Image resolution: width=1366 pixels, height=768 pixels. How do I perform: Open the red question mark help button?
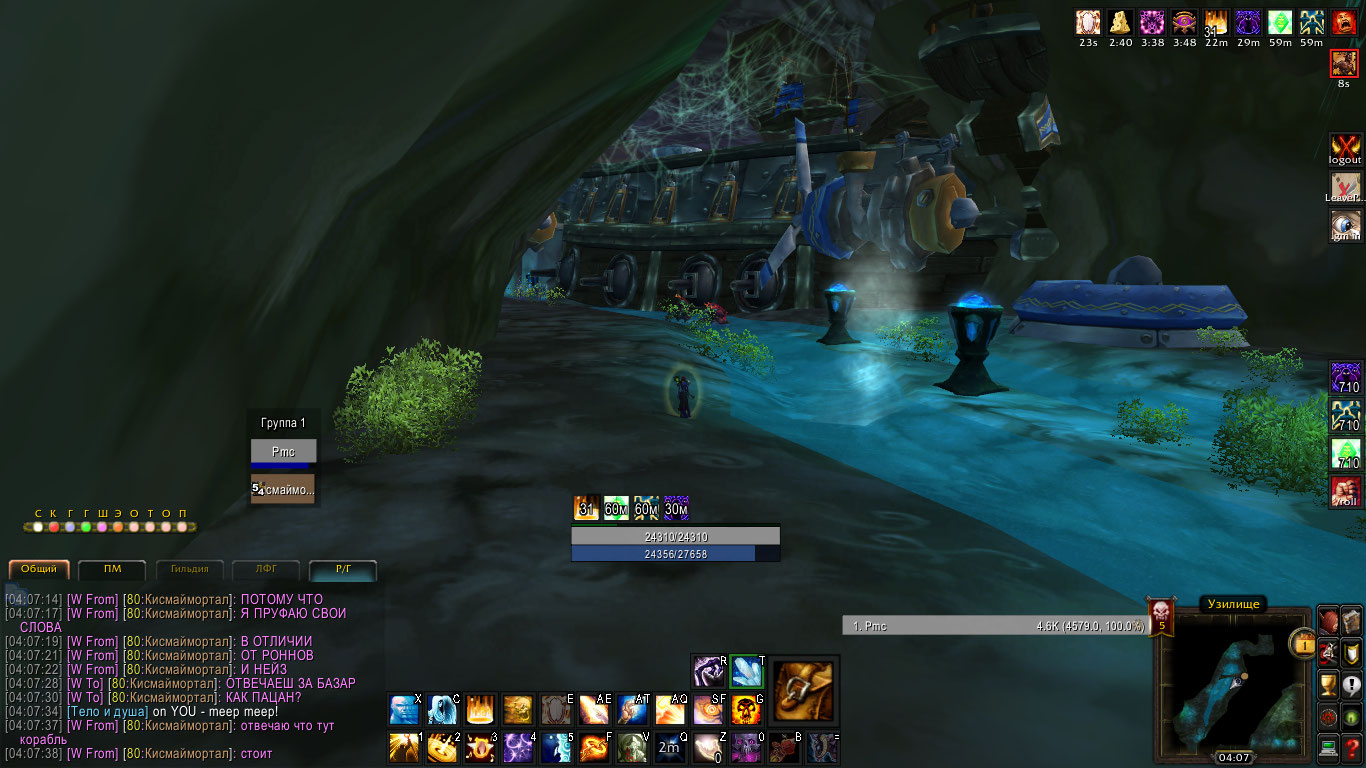(x=1352, y=746)
